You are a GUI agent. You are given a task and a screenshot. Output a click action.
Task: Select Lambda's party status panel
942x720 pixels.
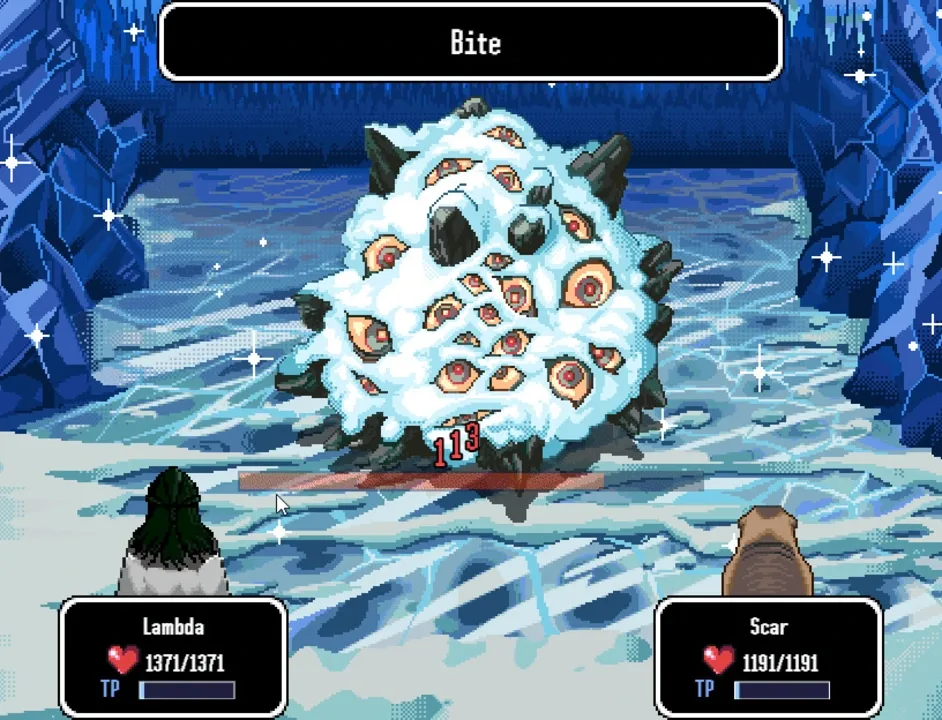pos(174,658)
